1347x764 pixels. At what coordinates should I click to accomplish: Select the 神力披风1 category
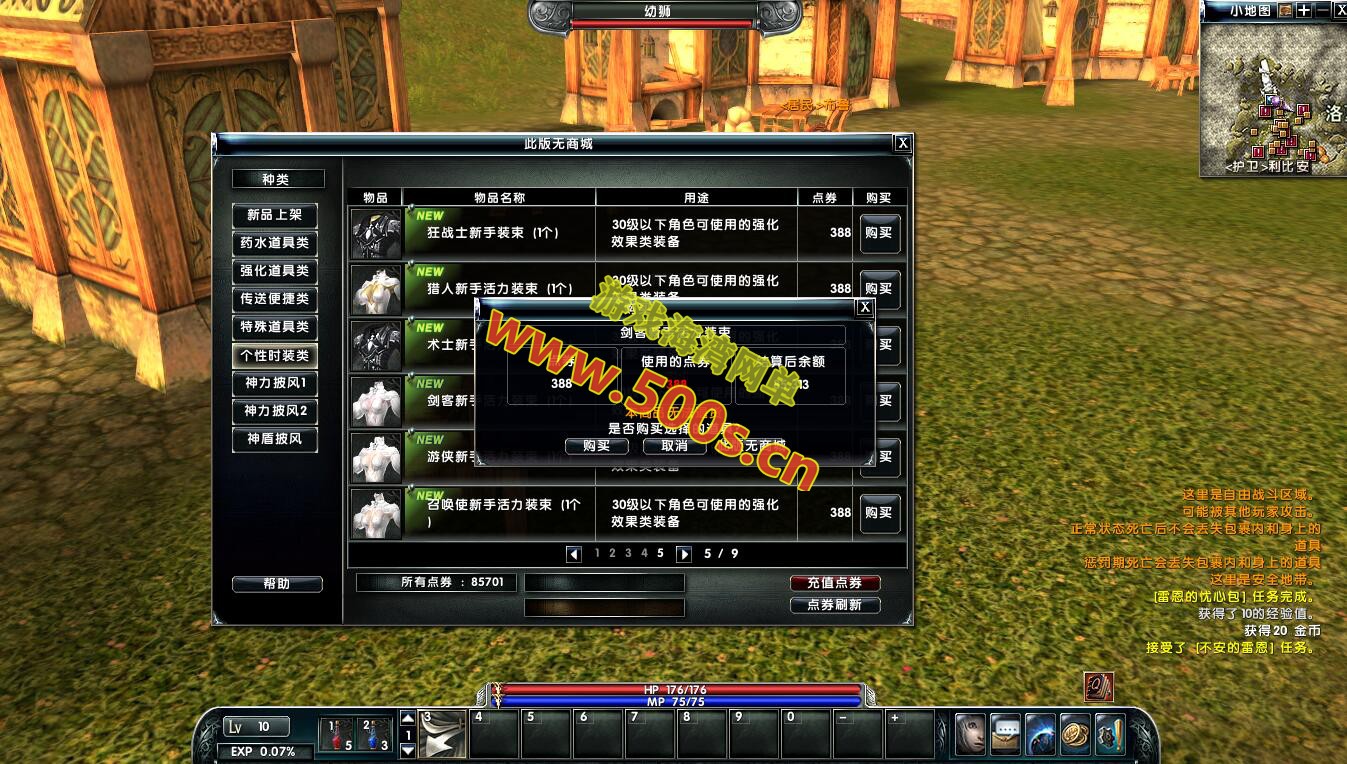click(273, 383)
